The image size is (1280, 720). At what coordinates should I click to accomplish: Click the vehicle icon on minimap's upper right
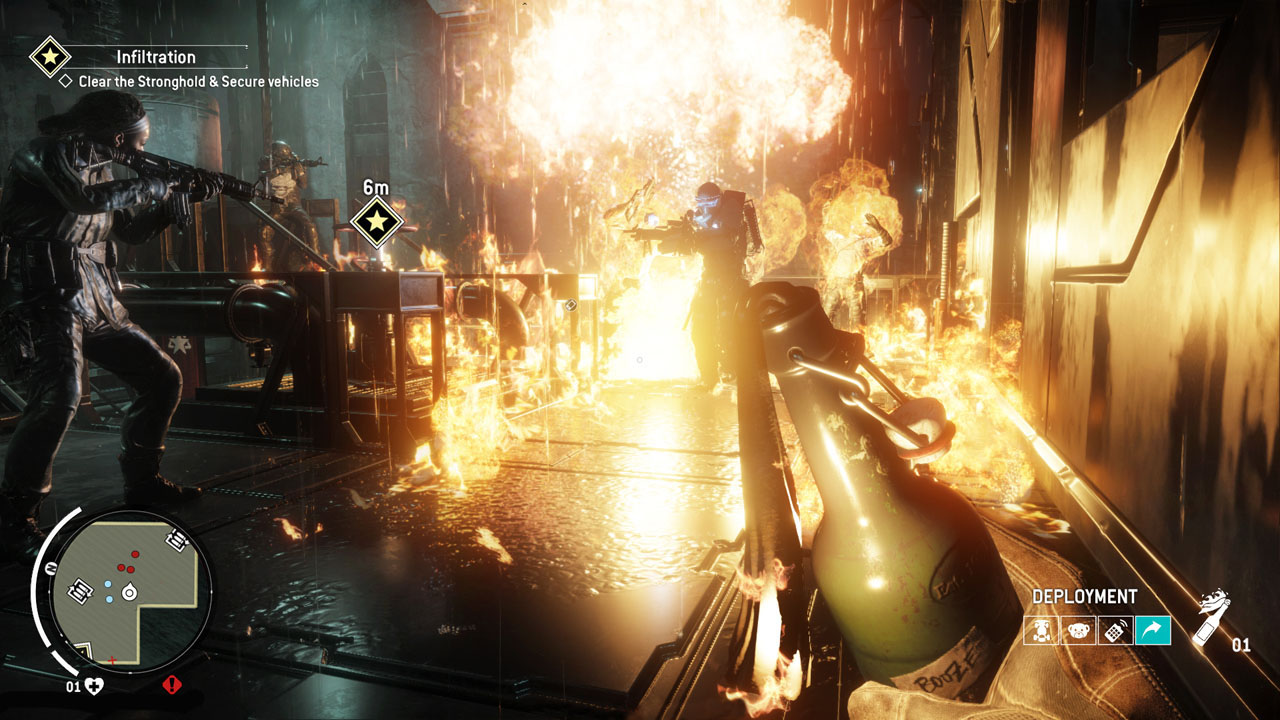[176, 539]
